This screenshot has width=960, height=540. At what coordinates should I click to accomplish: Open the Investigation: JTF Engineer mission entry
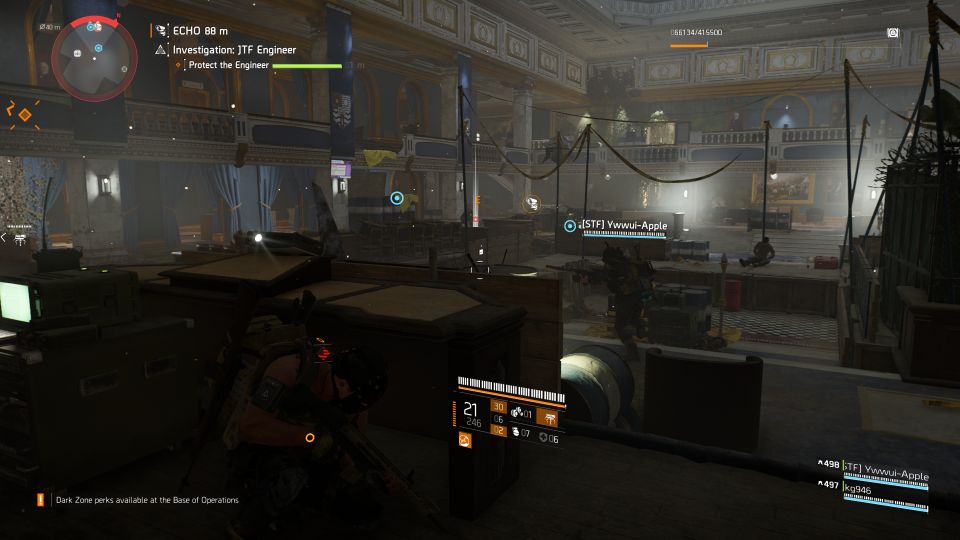(233, 49)
